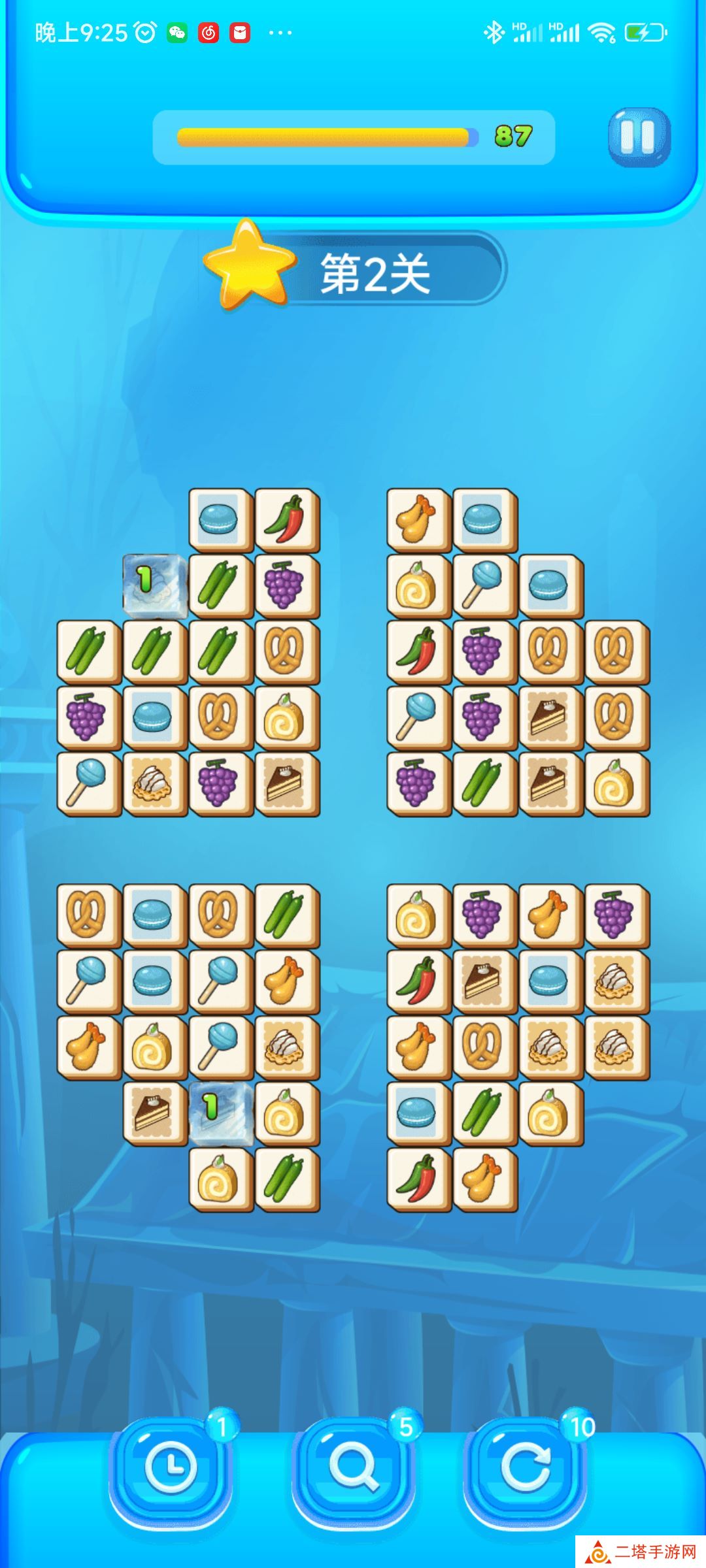Image resolution: width=706 pixels, height=1568 pixels.
Task: Select the frozen tile beside the chocolate cake
Action: [220, 1113]
